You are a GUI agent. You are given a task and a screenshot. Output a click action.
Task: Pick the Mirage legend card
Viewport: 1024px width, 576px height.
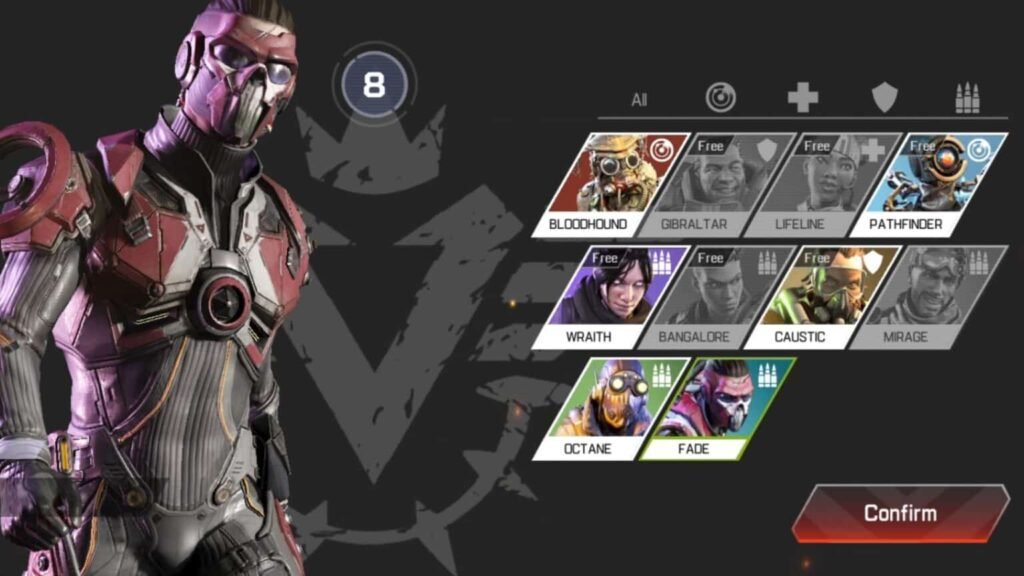coord(928,297)
